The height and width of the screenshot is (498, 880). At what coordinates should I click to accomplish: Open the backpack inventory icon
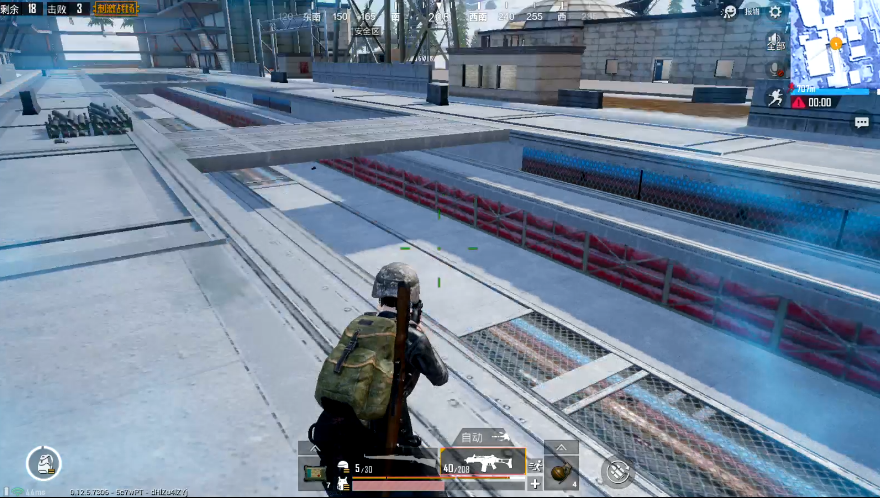[43, 462]
